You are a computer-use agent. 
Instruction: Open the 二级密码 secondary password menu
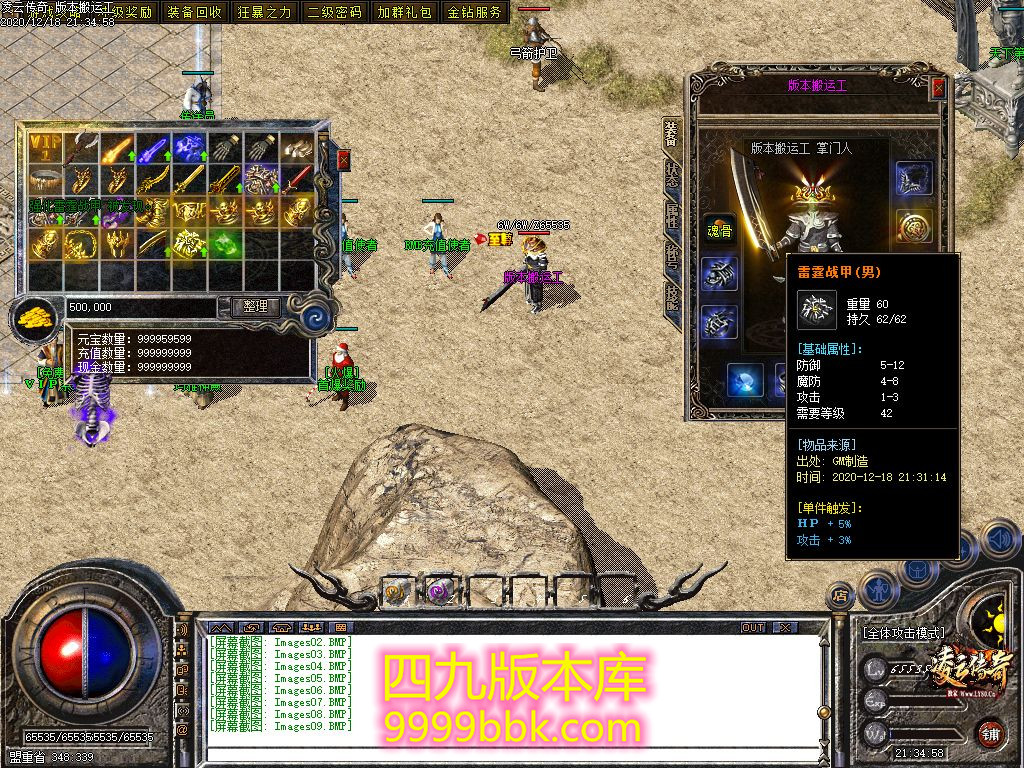[x=335, y=12]
